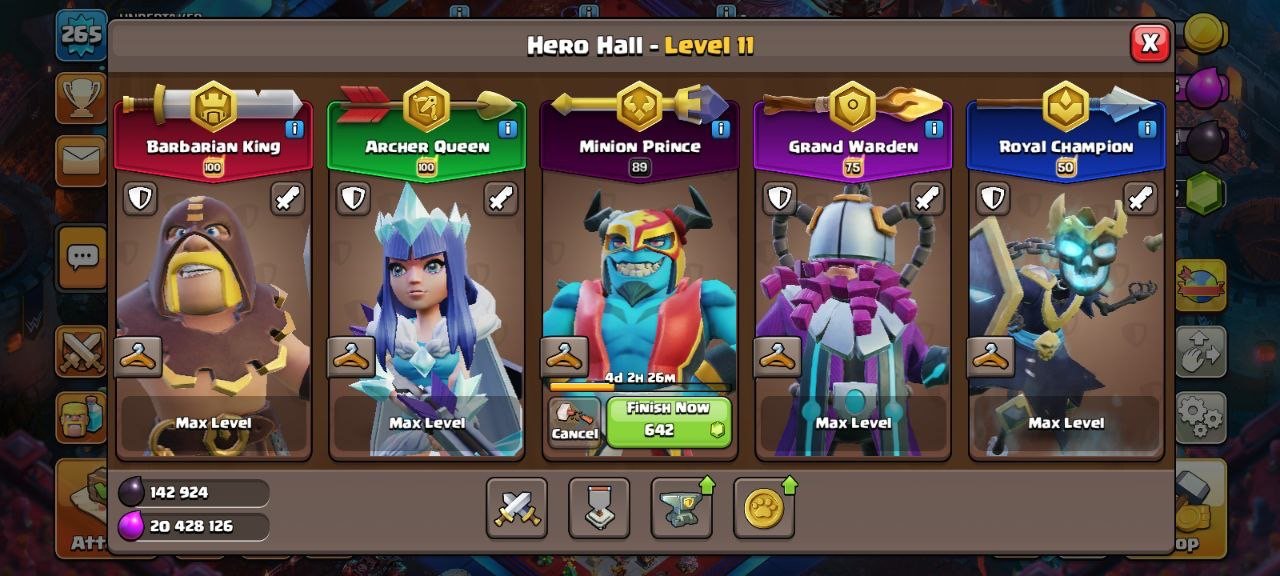View Grand Warden info

click(x=934, y=129)
